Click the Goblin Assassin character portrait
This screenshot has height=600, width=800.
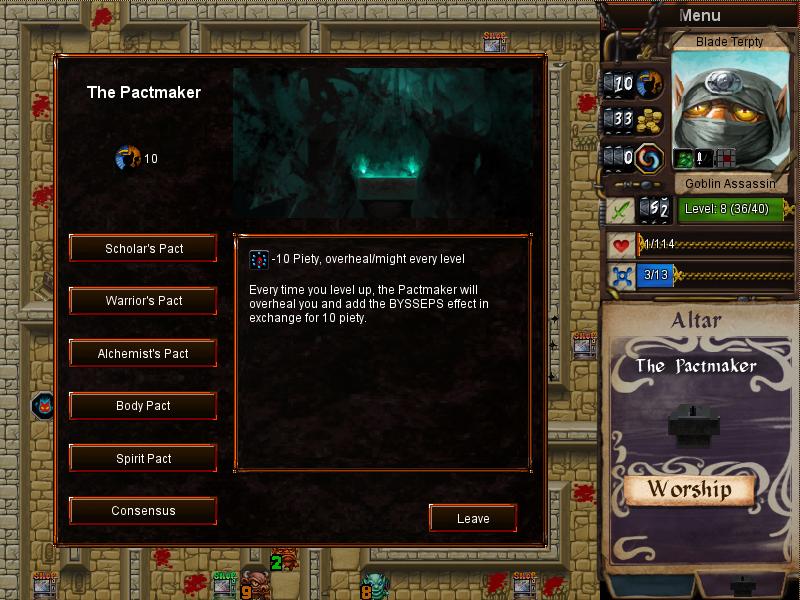[x=728, y=110]
